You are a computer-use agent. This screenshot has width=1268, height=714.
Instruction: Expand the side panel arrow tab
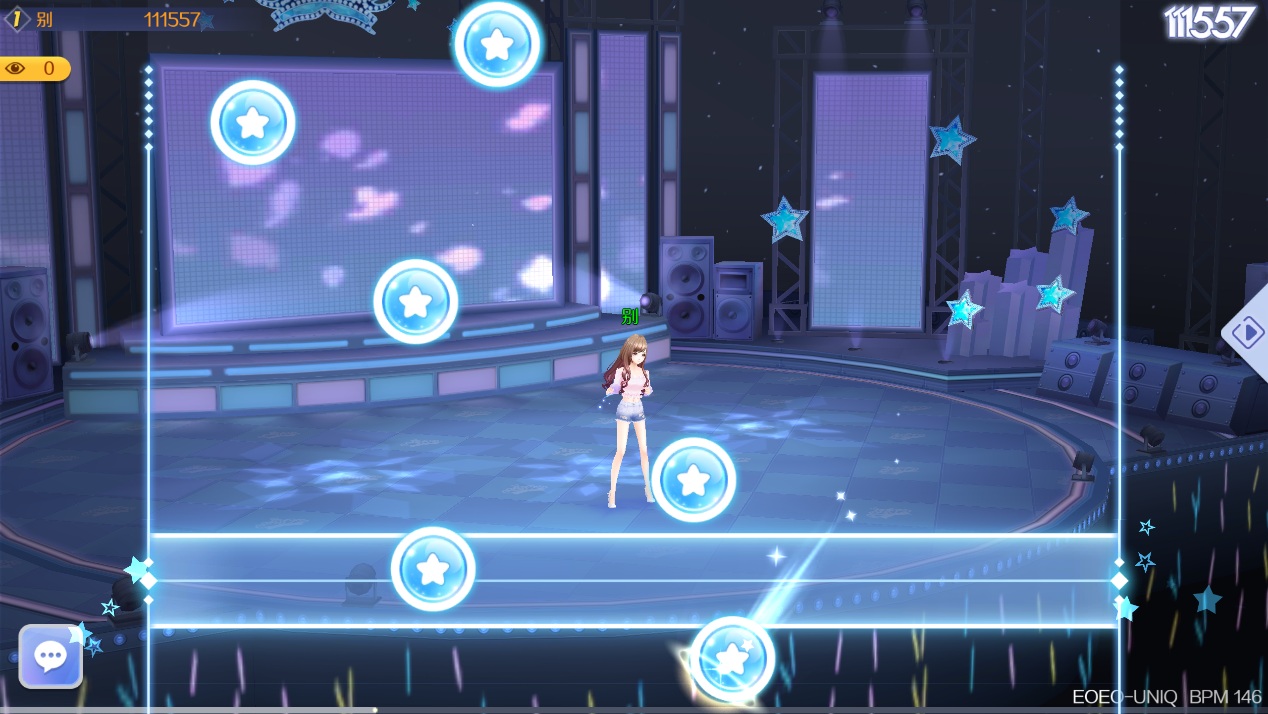pos(1248,332)
